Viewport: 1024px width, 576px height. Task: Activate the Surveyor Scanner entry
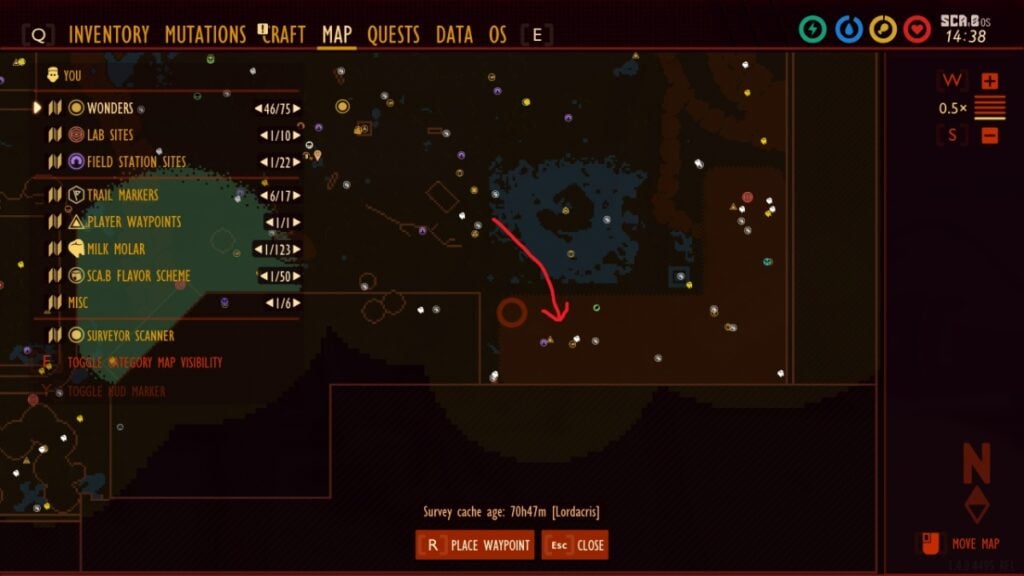tap(130, 336)
